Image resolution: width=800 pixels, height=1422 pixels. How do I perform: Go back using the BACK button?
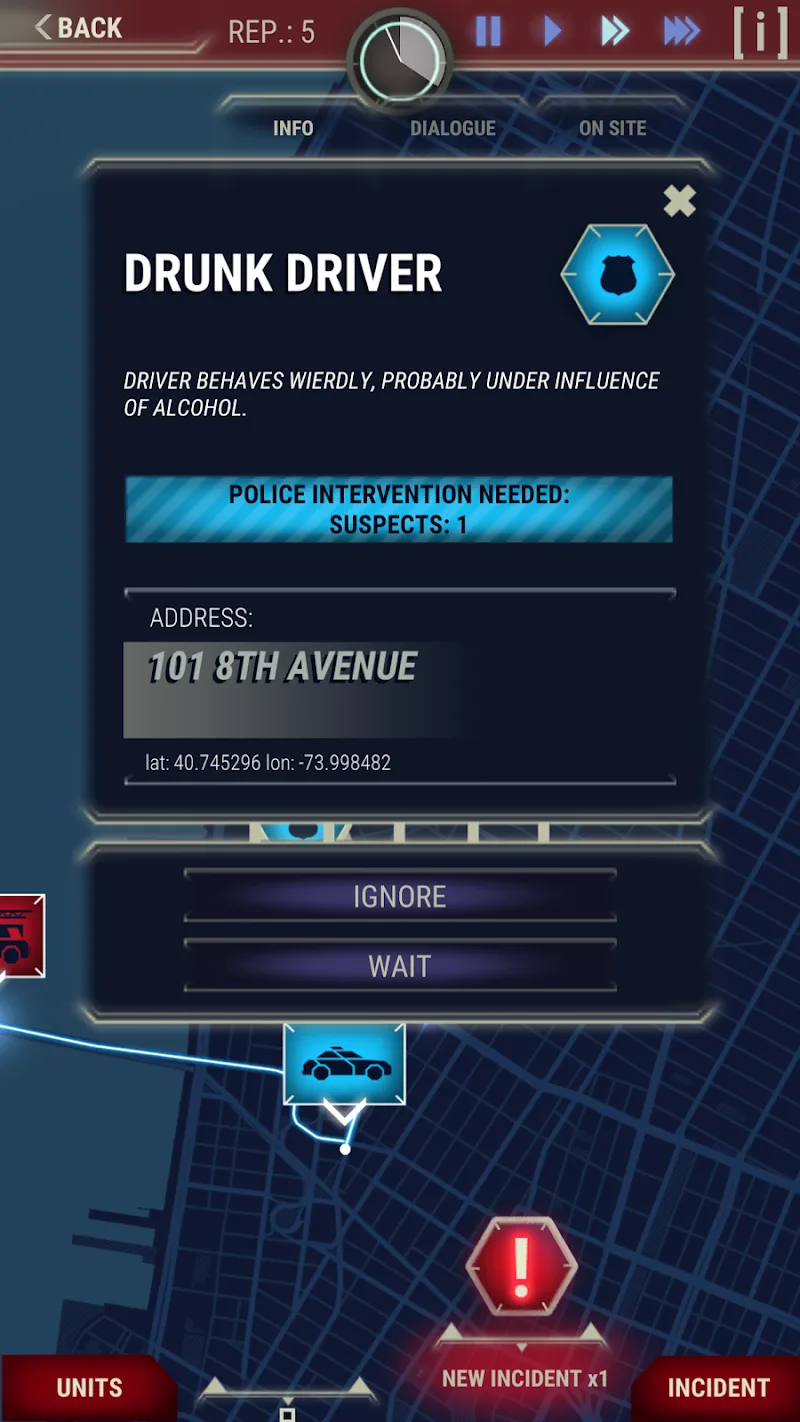pos(78,28)
